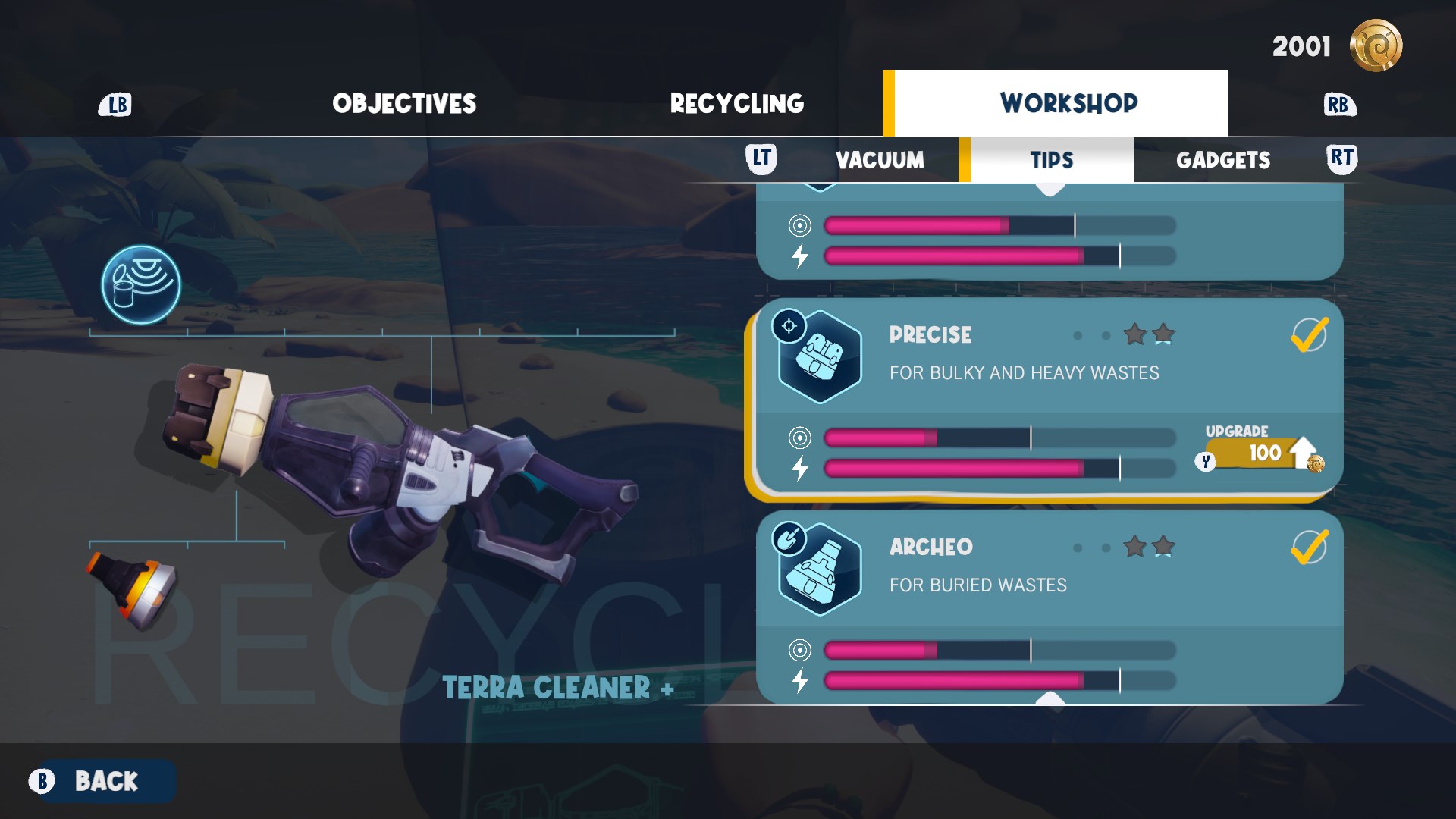Select the Workshop tab
Image resolution: width=1456 pixels, height=819 pixels.
click(x=1068, y=103)
